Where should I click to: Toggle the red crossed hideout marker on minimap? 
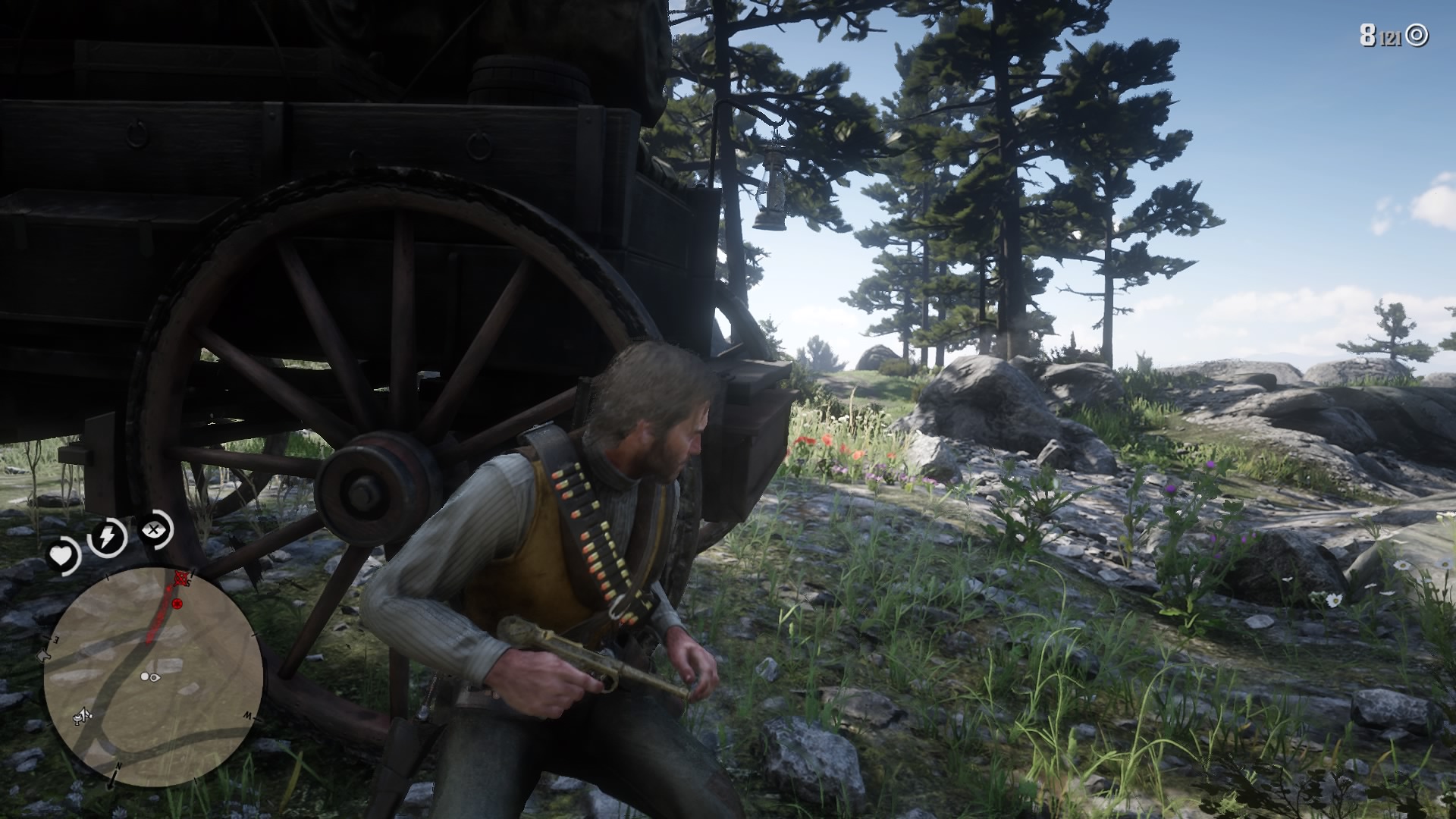tap(180, 579)
